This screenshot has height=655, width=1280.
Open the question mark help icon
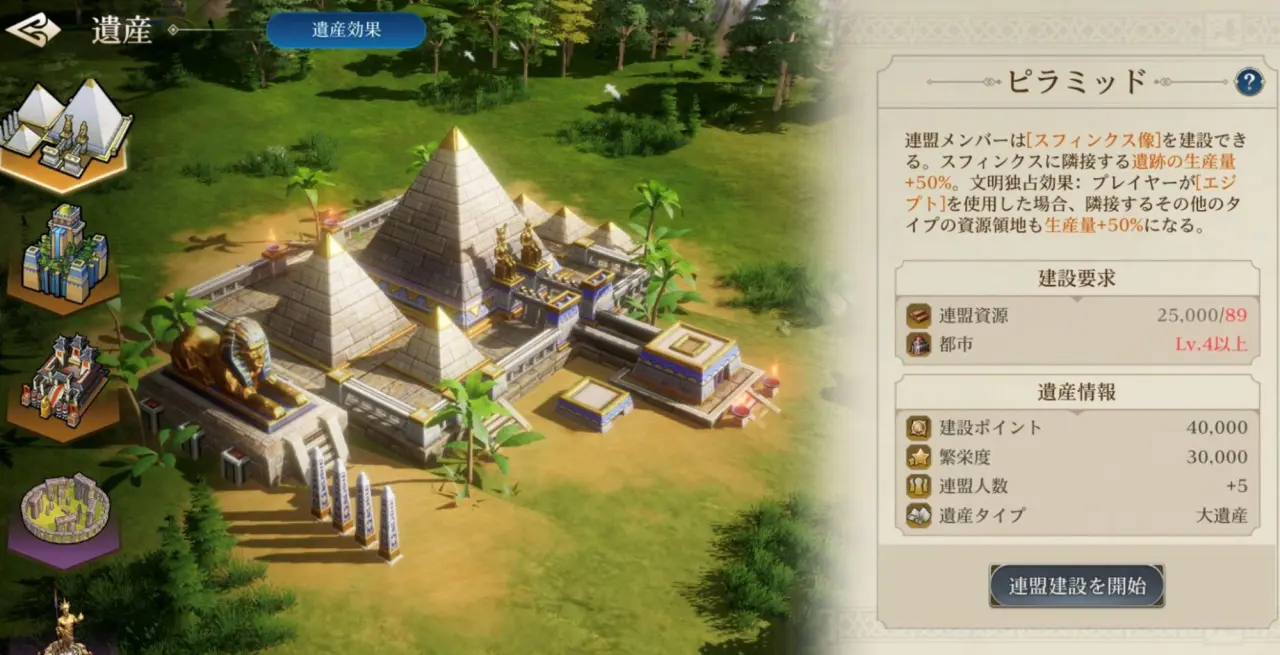(x=1249, y=82)
